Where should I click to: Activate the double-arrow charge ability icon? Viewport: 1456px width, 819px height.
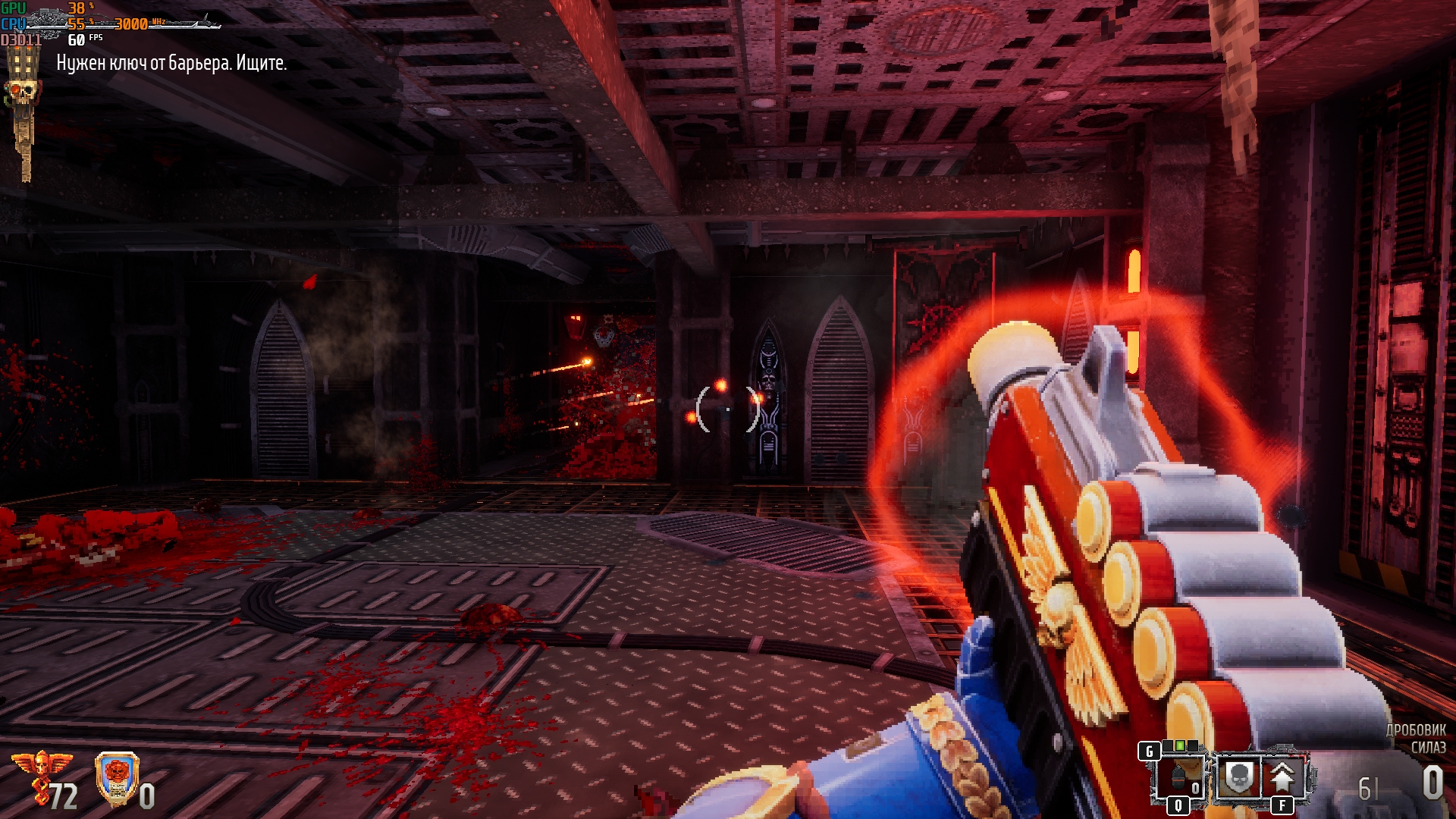(x=1282, y=777)
